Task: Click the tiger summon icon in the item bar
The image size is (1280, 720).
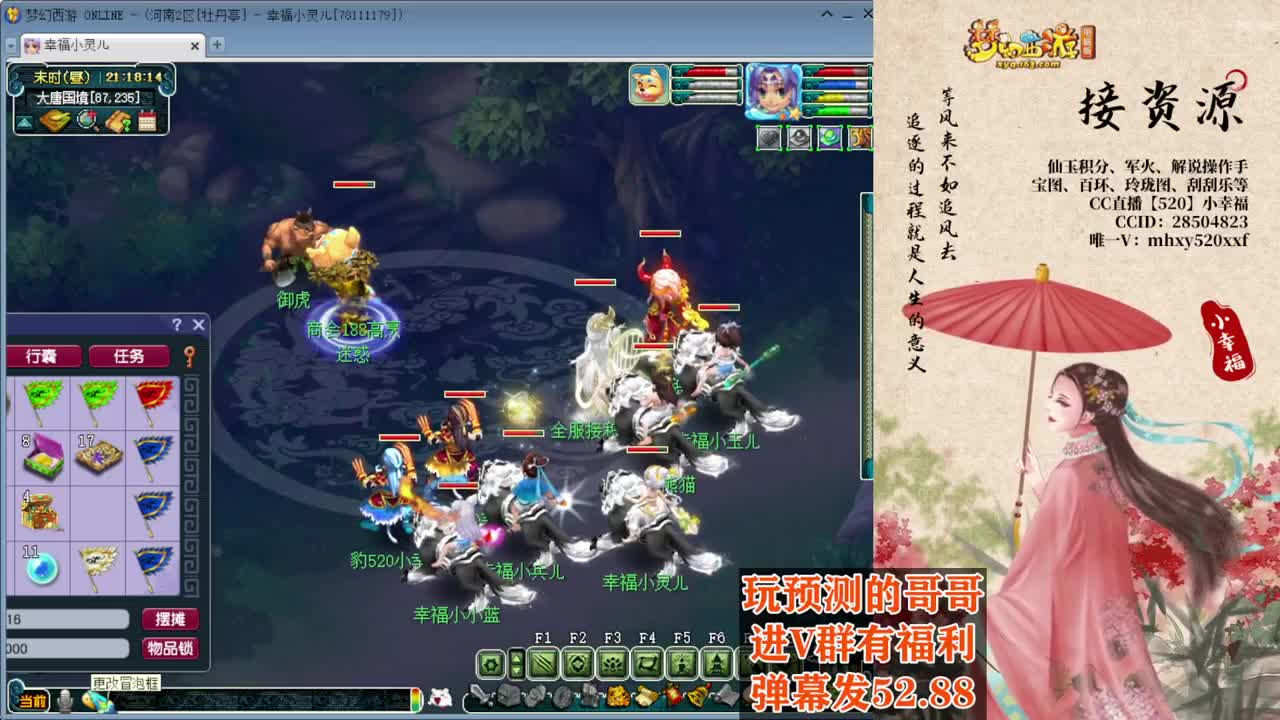Action: [x=619, y=694]
